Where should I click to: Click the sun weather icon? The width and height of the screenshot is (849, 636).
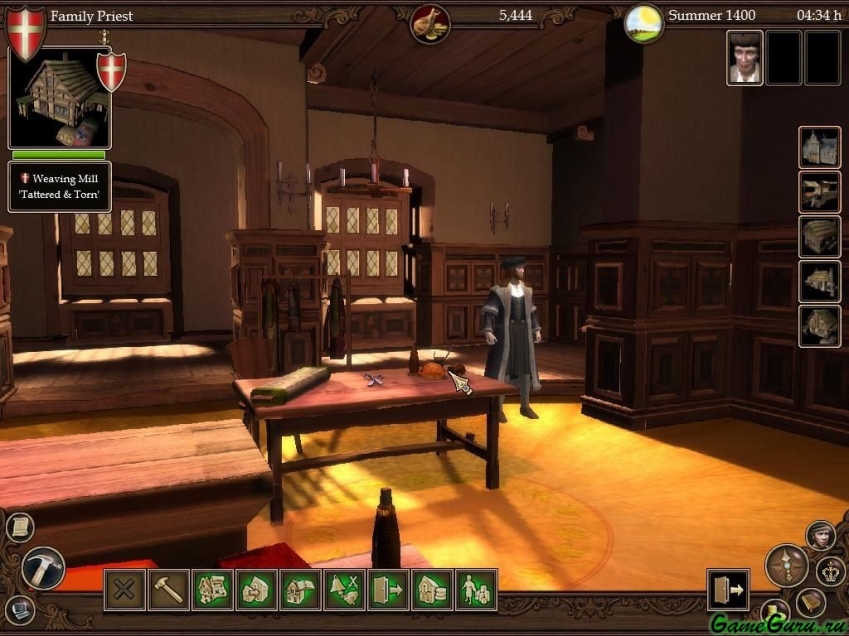click(644, 23)
